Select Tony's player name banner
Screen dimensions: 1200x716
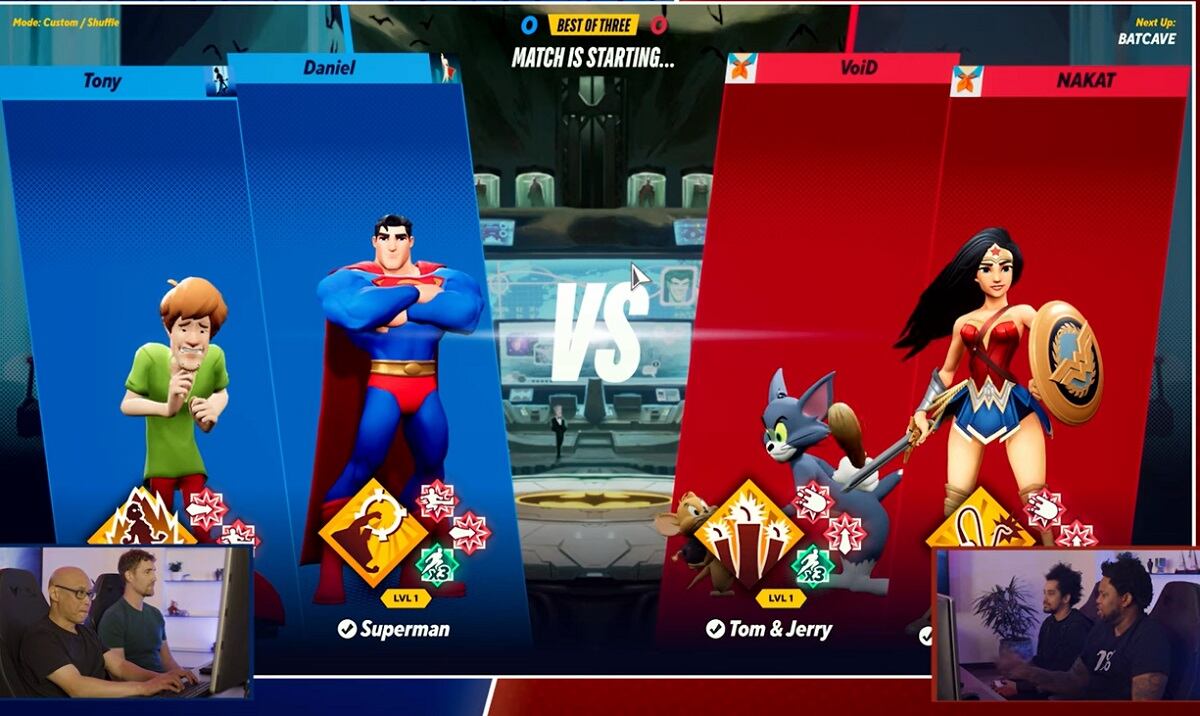pyautogui.click(x=103, y=81)
